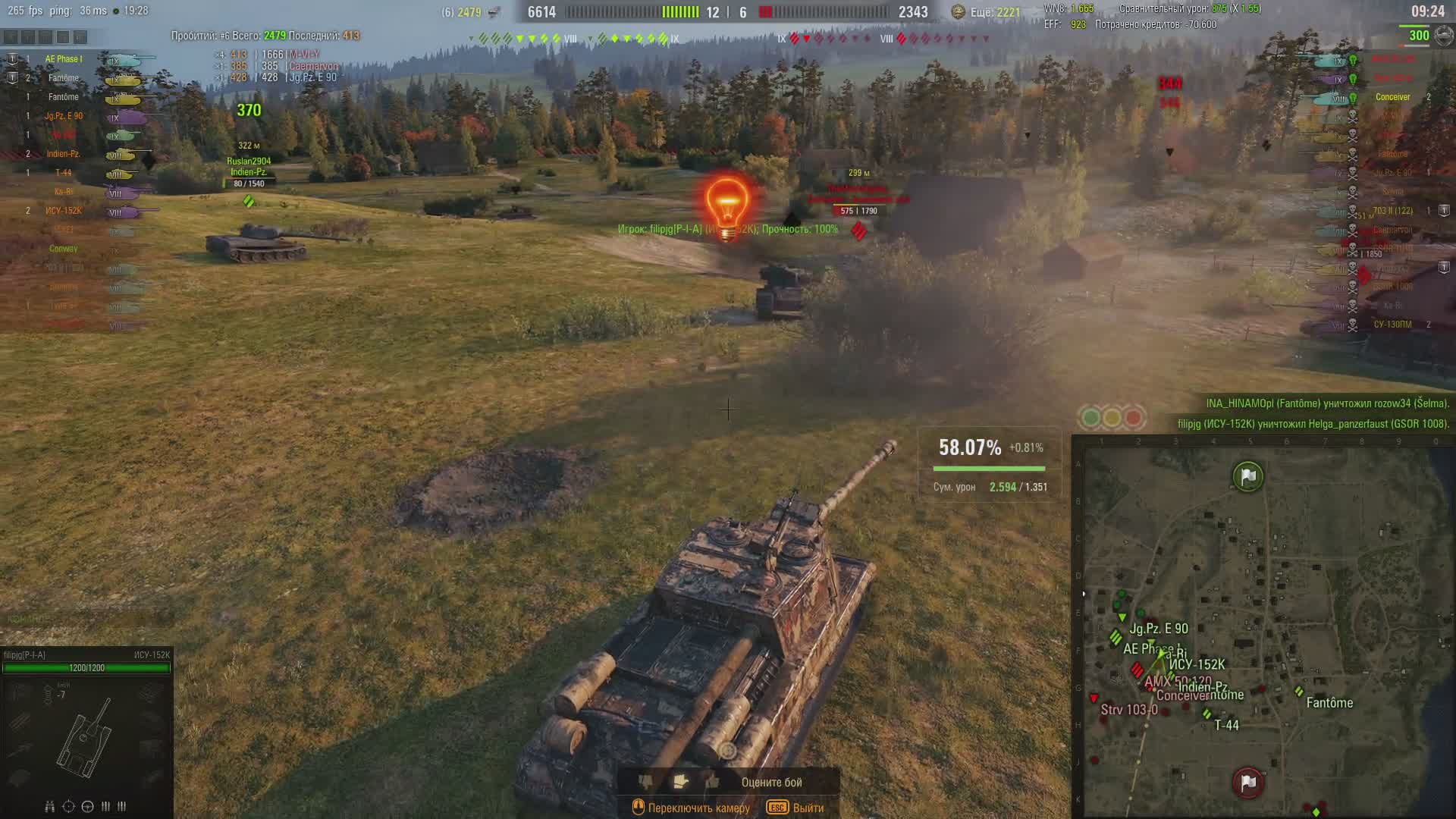1456x819 pixels.
Task: Select Jg.Pz. E 90 in the allied team list
Action: pyautogui.click(x=64, y=116)
